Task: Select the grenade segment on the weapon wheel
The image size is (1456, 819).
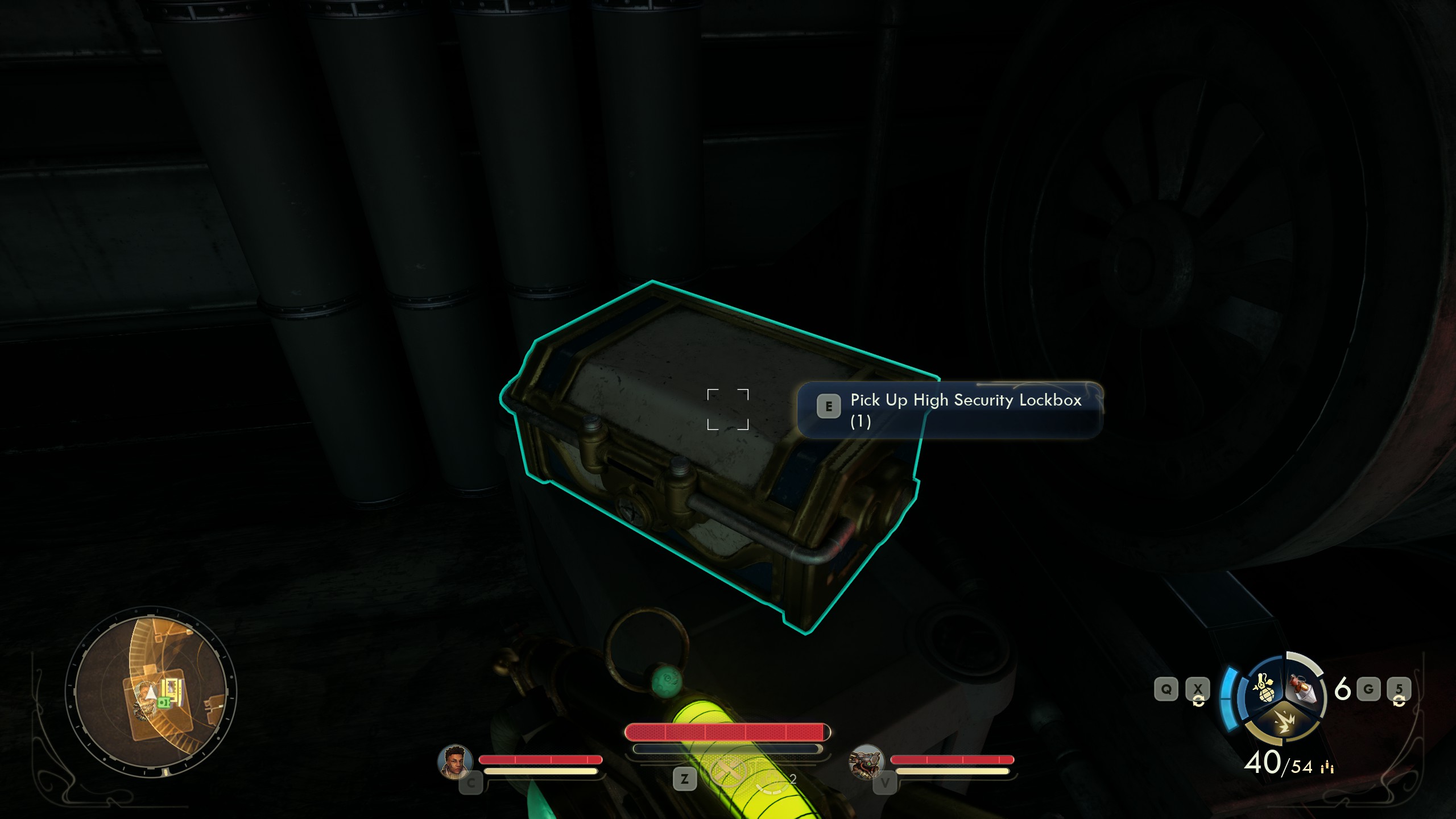Action: [x=1265, y=689]
